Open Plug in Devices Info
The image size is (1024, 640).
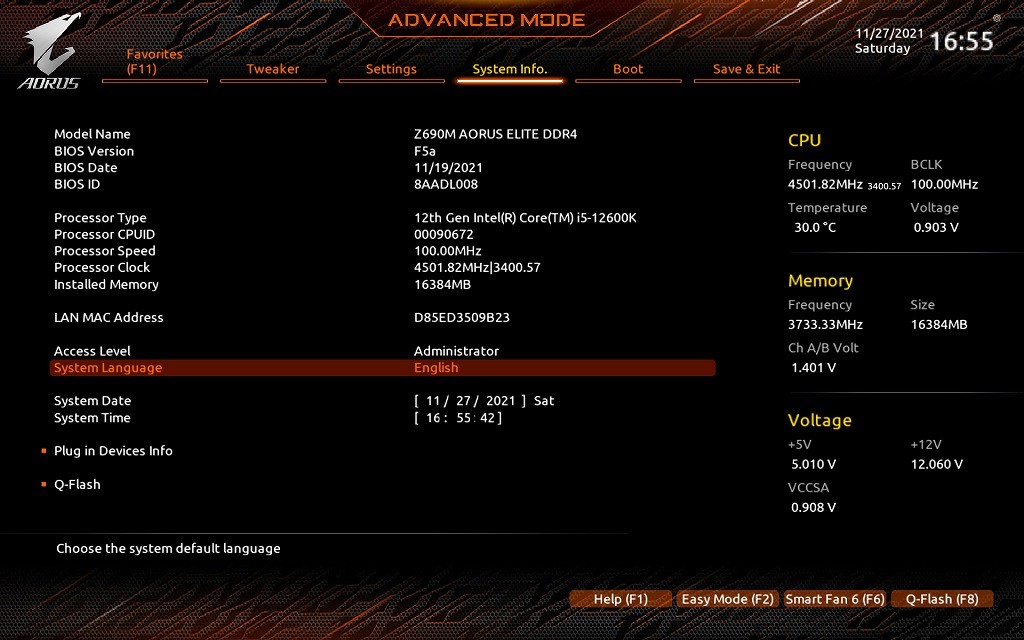click(113, 451)
